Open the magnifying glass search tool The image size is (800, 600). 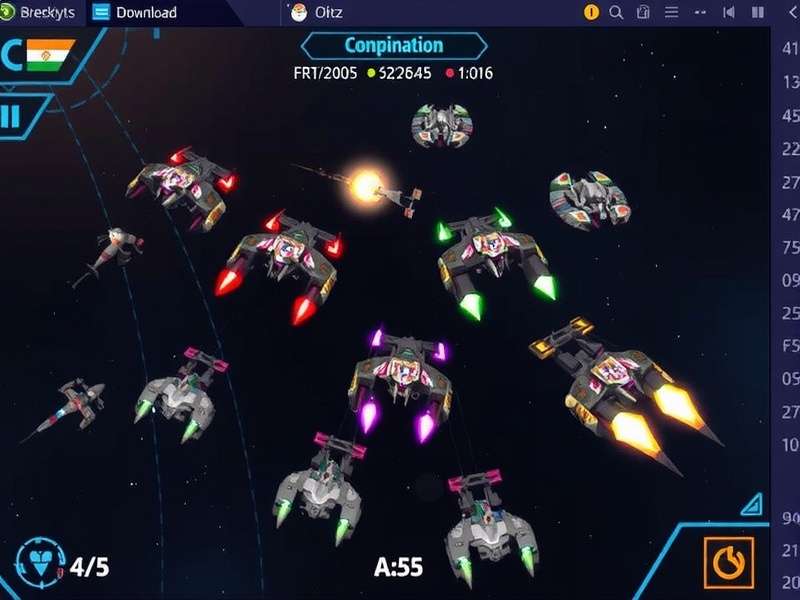point(616,13)
